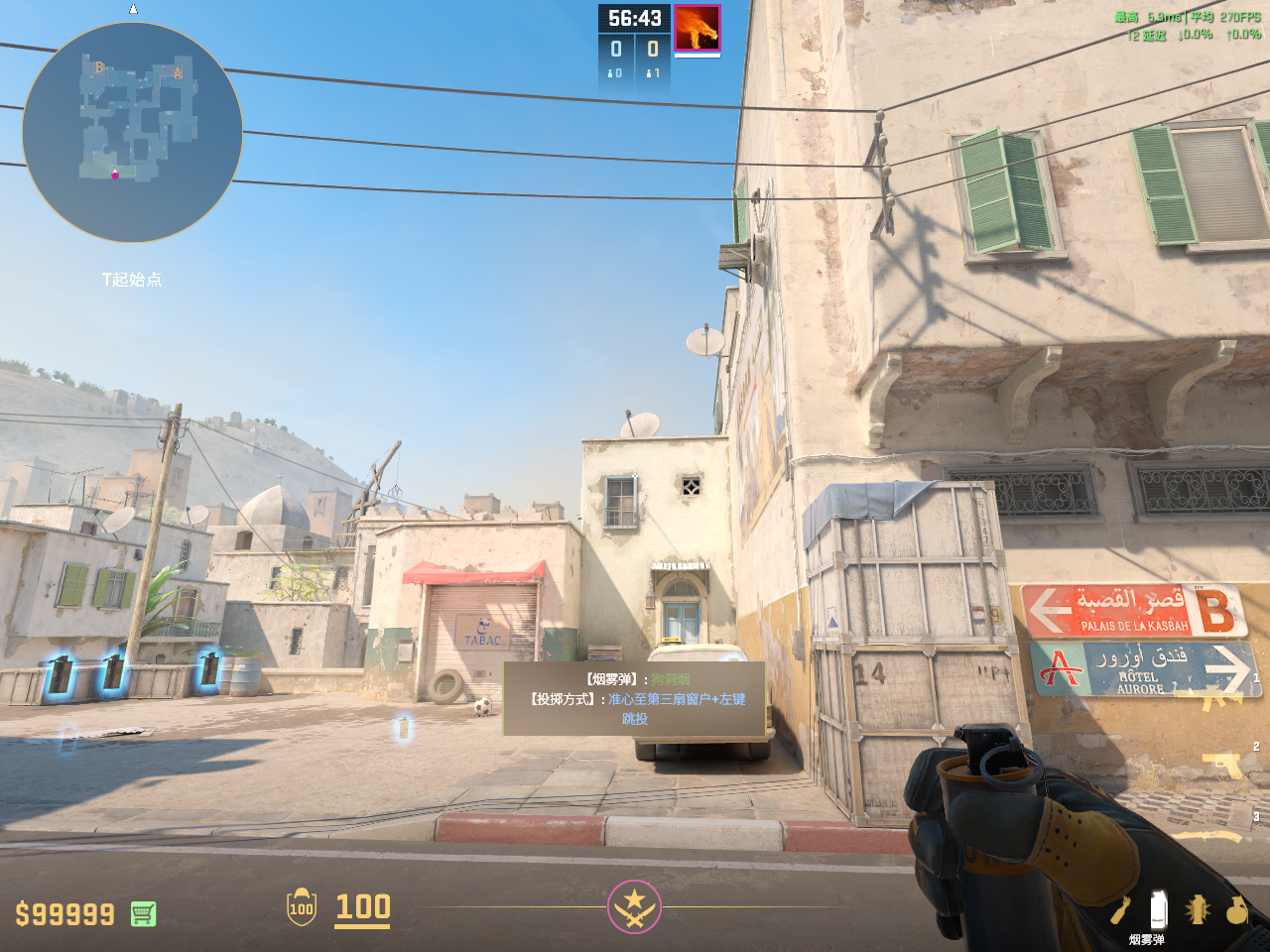The image size is (1270, 952).
Task: Switch to the pistol weapon slot
Action: (x=1224, y=765)
